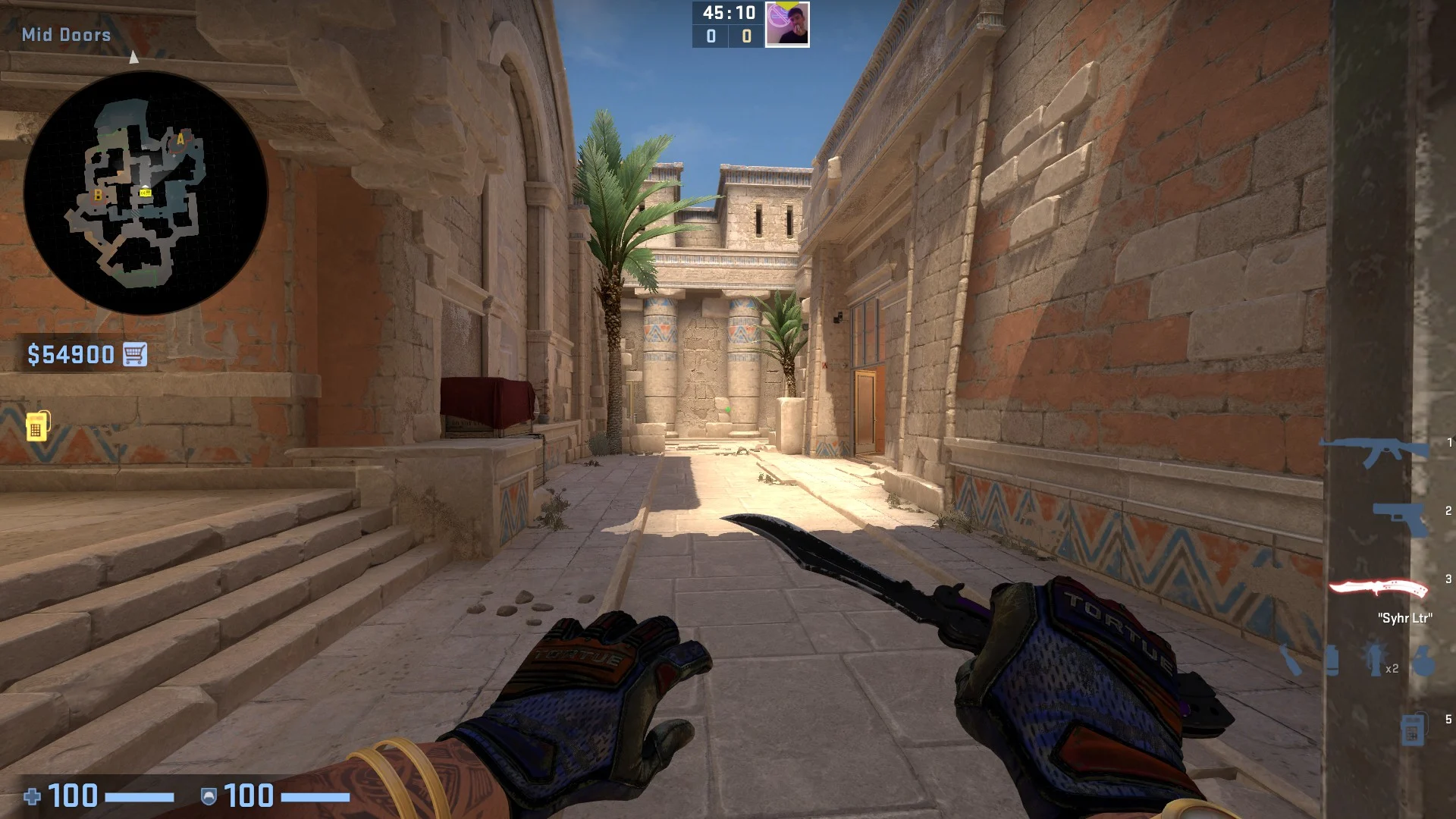Click the "Mid Doors" location label
1456x819 pixels.
[67, 35]
